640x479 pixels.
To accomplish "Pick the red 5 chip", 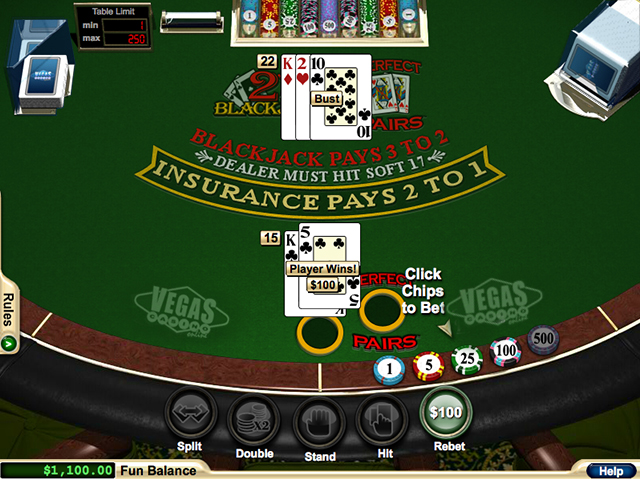I will tap(427, 366).
